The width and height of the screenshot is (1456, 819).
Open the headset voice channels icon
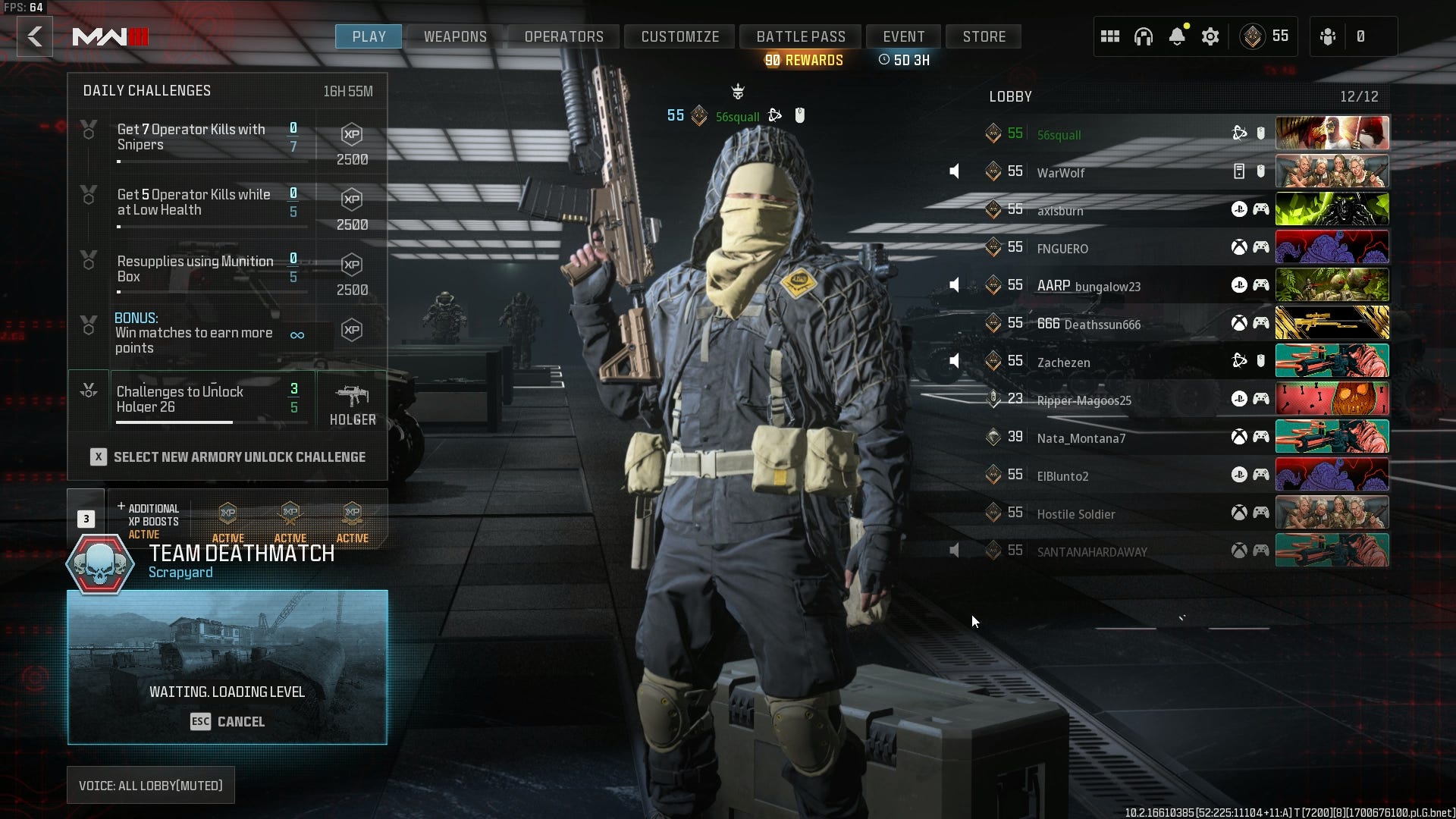click(1143, 36)
